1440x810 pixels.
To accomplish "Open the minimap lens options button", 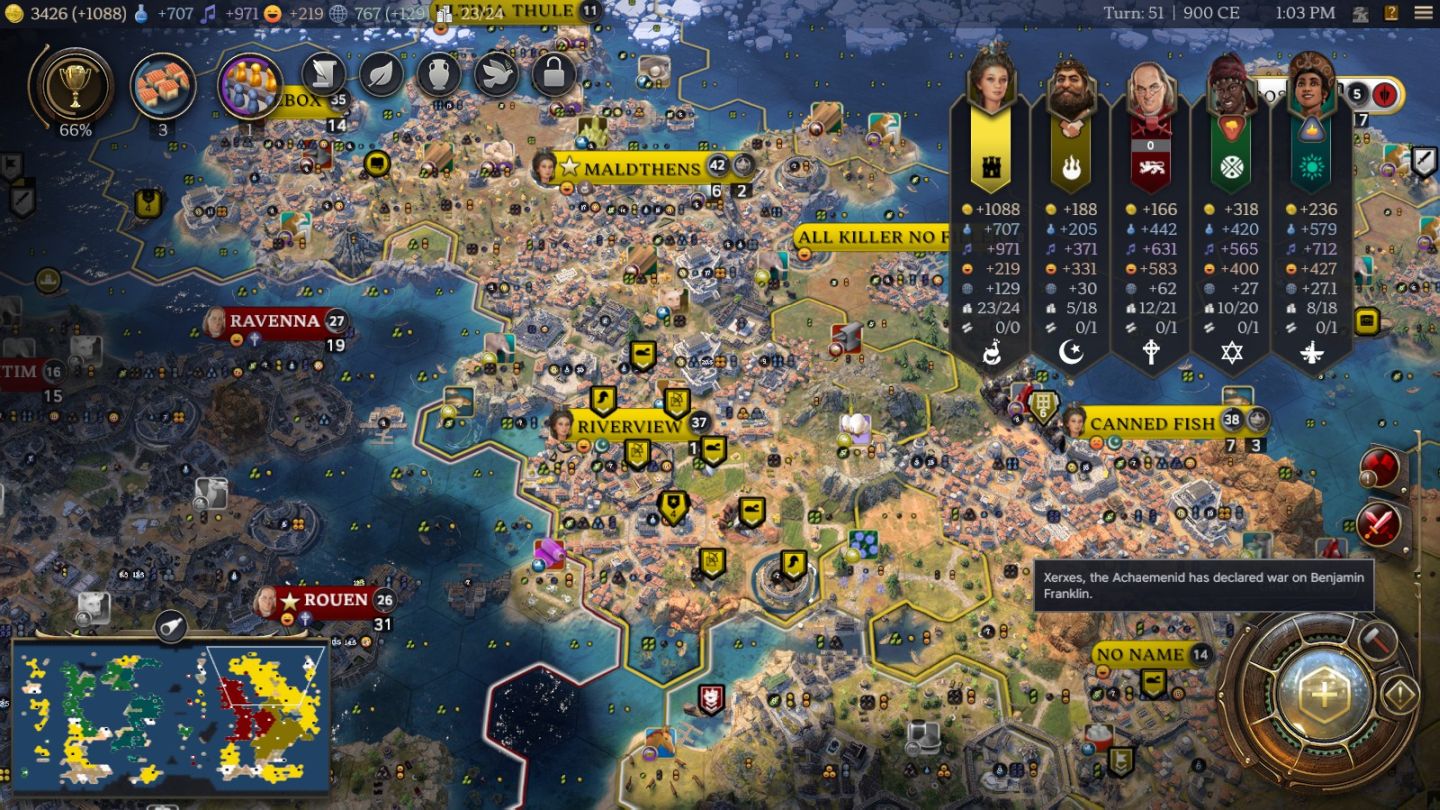I will pyautogui.click(x=171, y=626).
